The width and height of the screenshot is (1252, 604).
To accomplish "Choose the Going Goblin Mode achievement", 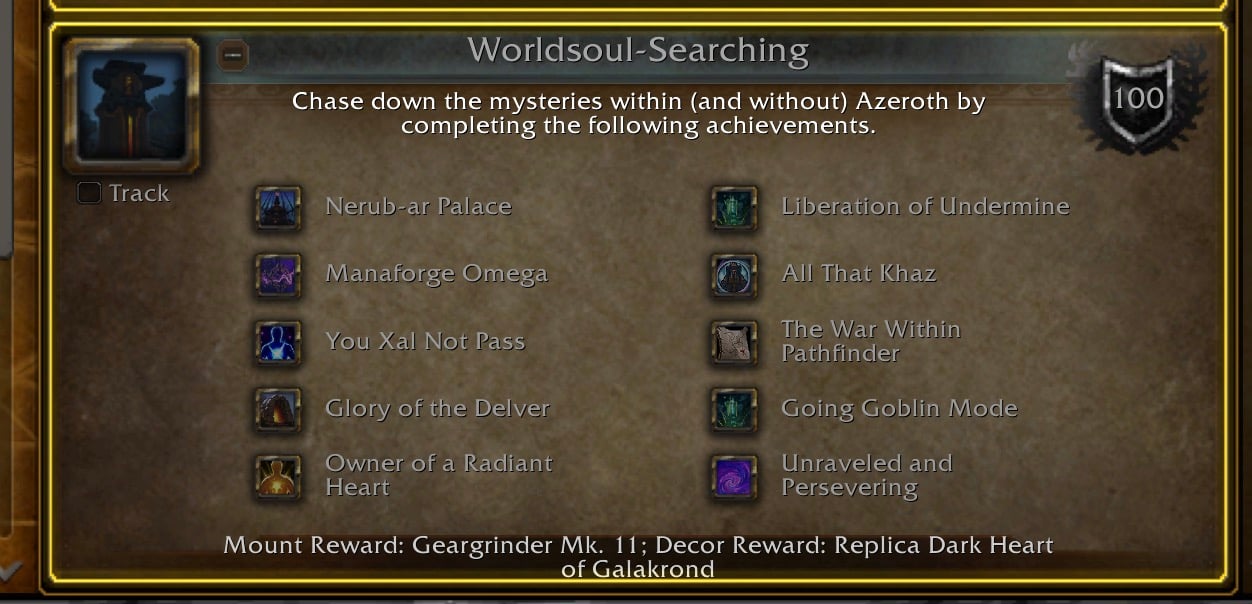I will [899, 408].
